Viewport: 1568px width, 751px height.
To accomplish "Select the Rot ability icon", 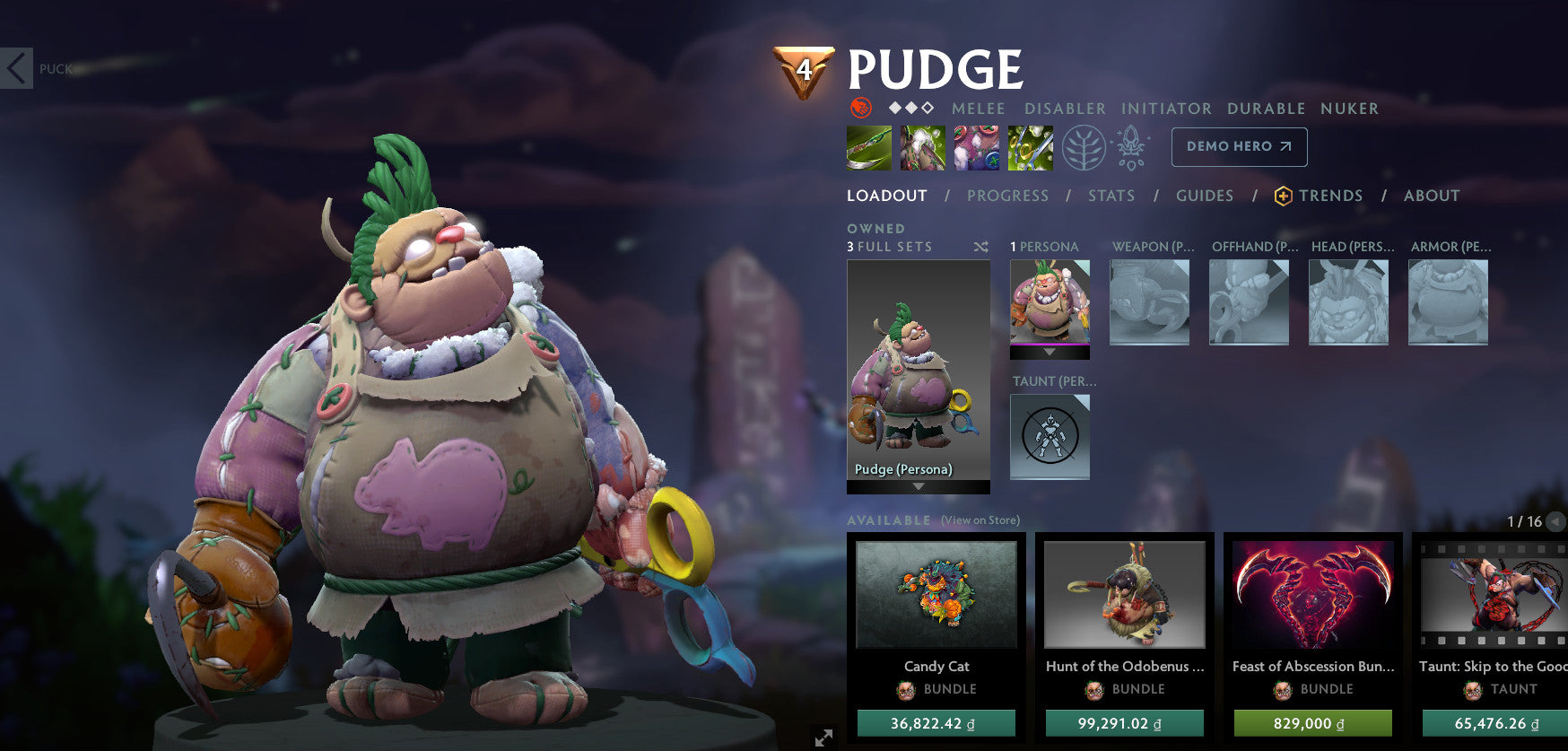I will click(922, 148).
